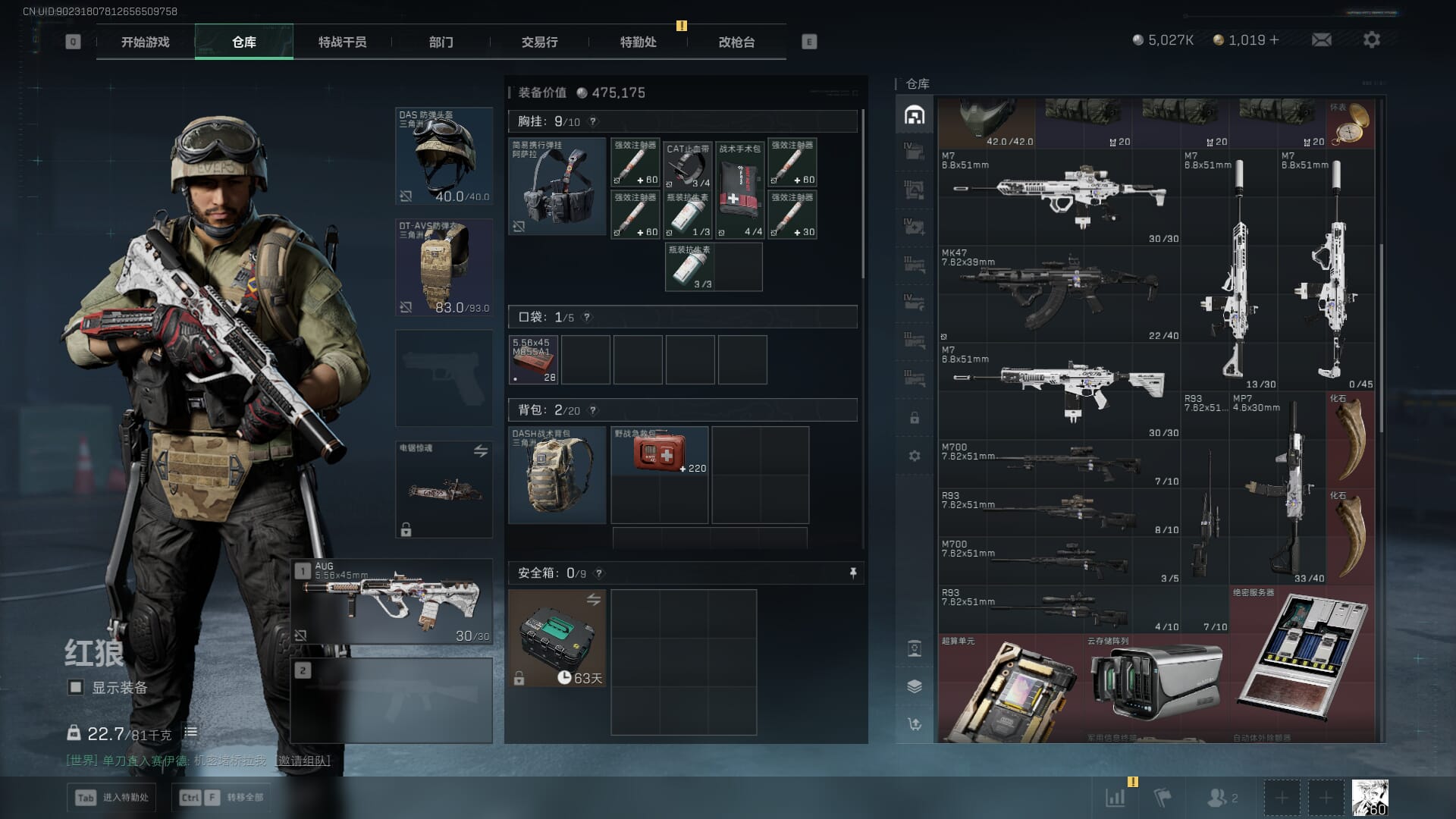This screenshot has width=1456, height=819.
Task: Open the 部门 tab
Action: click(x=441, y=42)
